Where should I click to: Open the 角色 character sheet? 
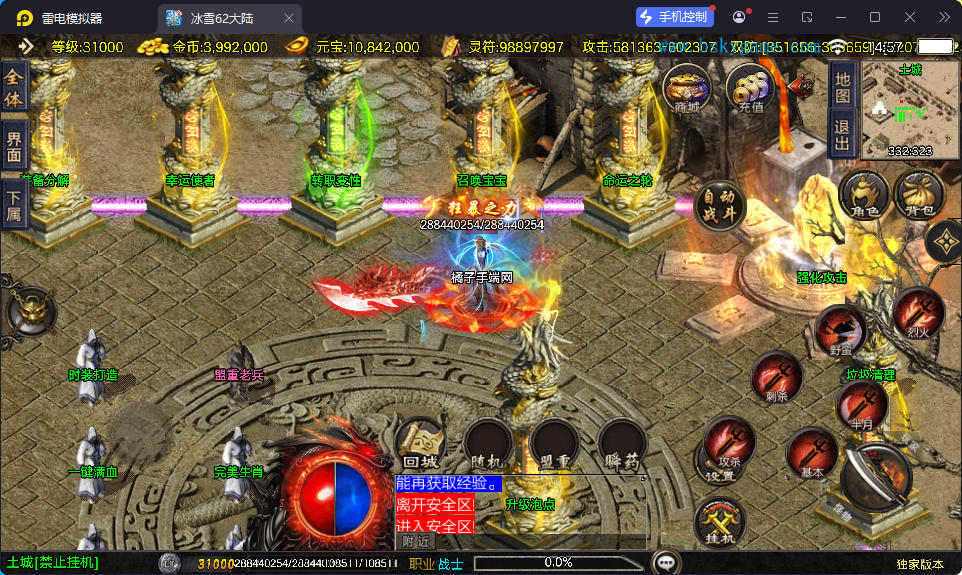coord(864,194)
